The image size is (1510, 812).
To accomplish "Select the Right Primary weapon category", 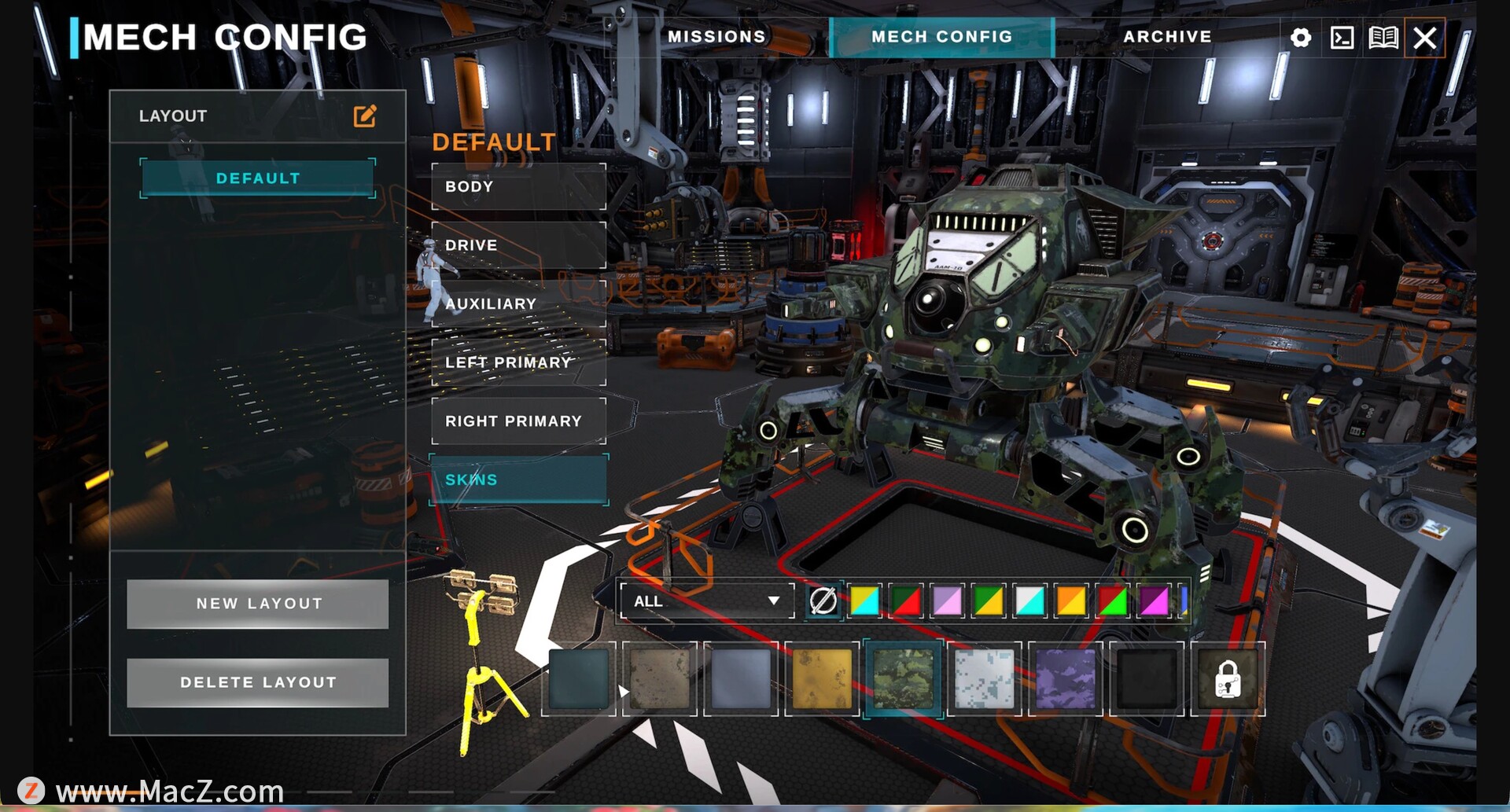I will (519, 421).
